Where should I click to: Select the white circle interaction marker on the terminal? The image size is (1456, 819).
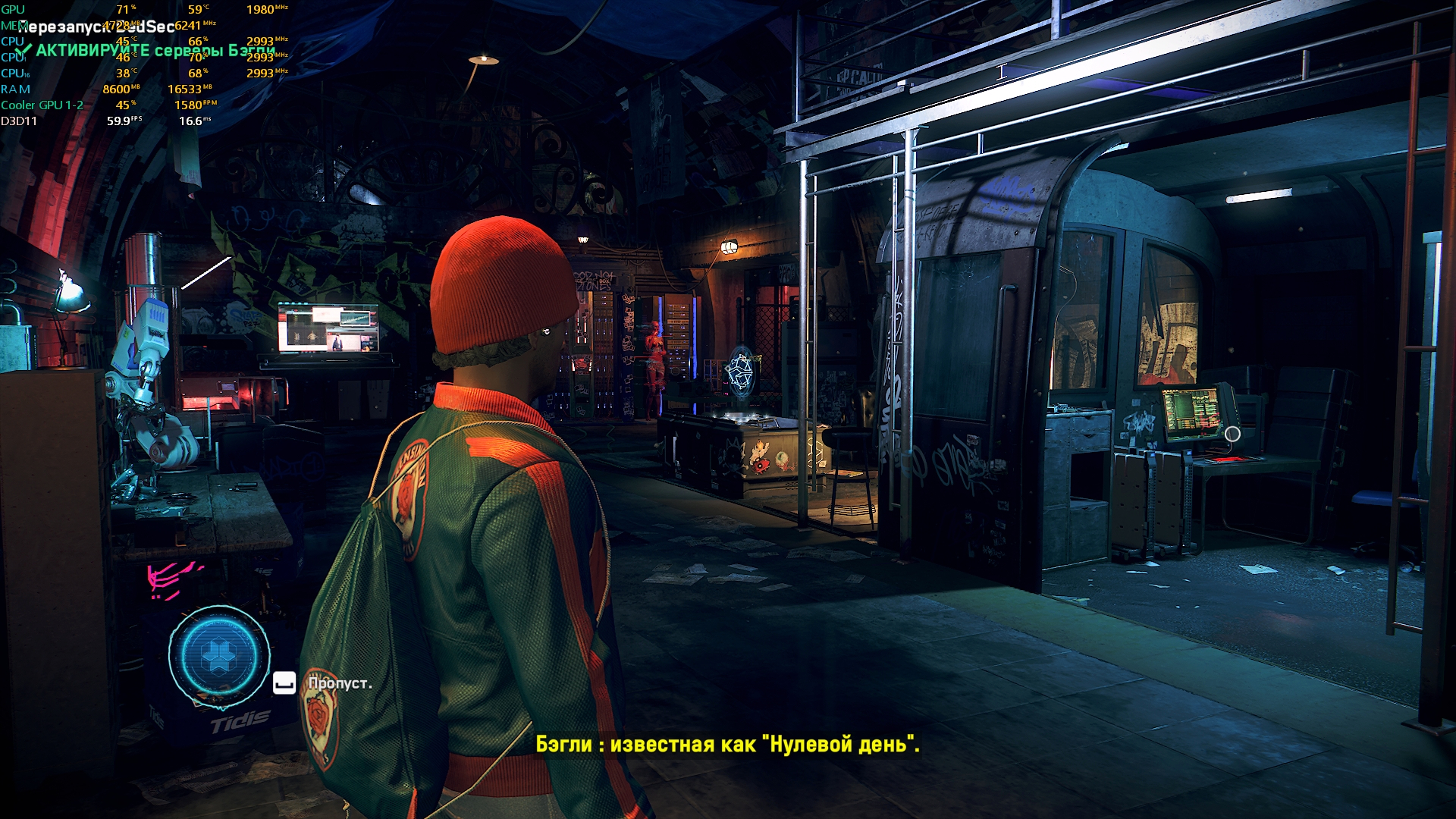1232,434
